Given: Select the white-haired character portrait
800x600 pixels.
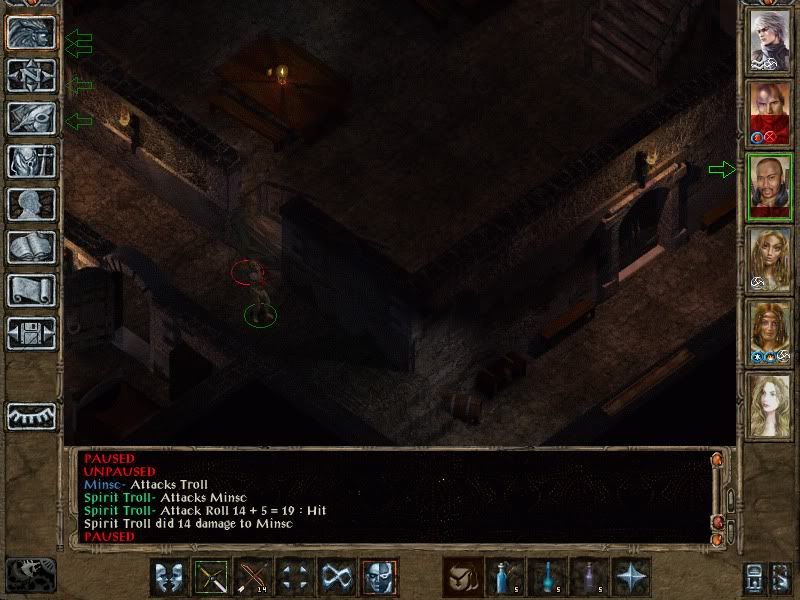Looking at the screenshot, I should [x=770, y=39].
